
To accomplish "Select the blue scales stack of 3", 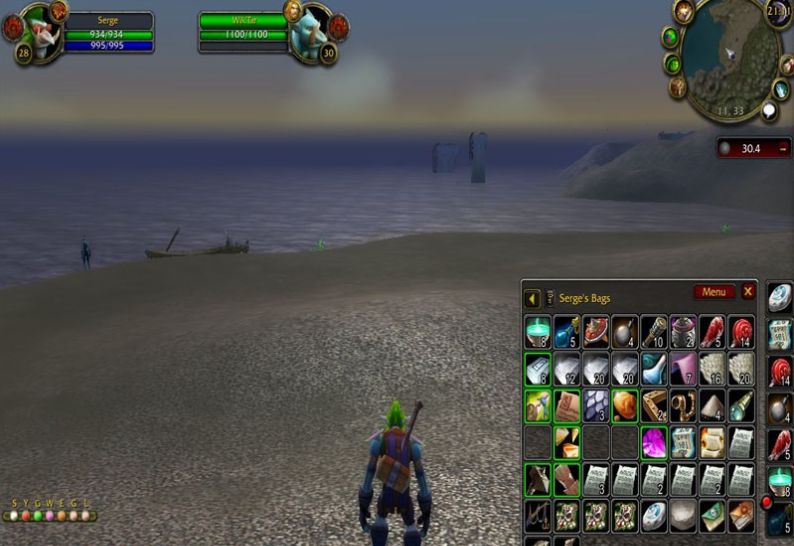I will click(596, 405).
